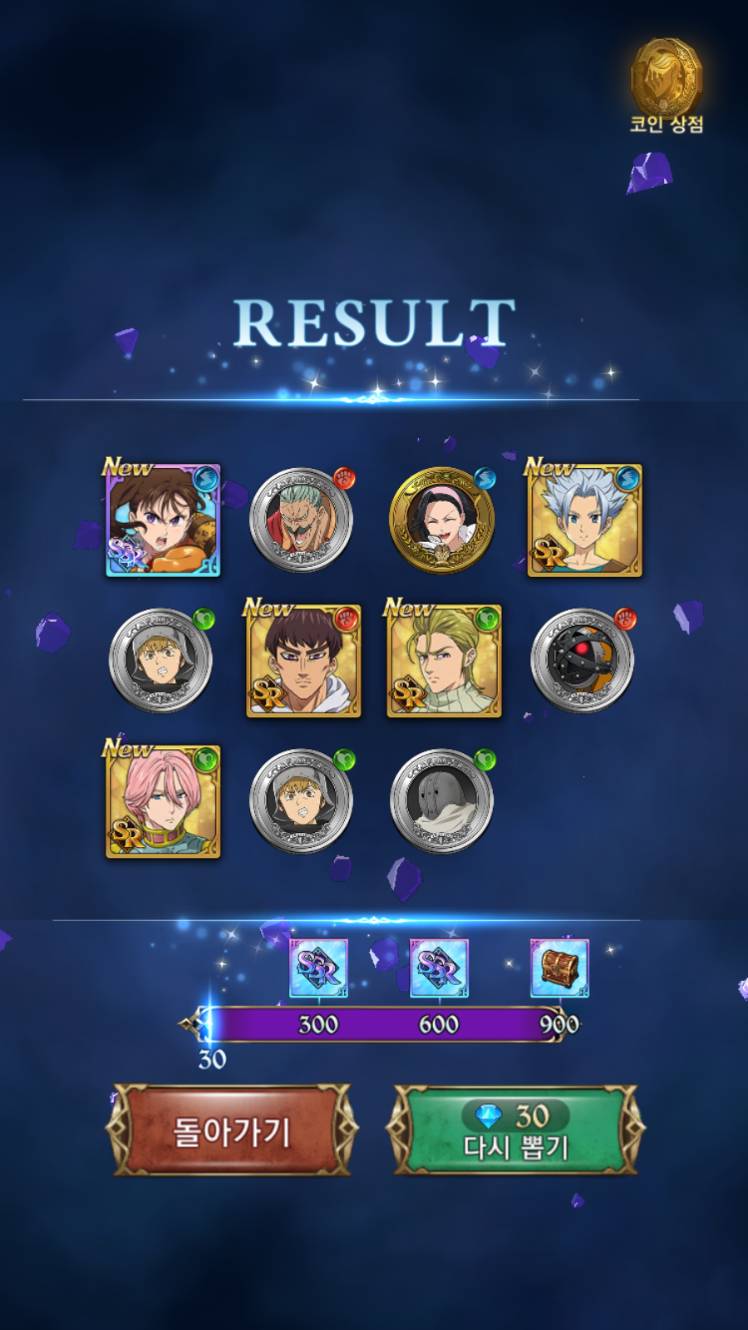Image resolution: width=748 pixels, height=1330 pixels.
Task: Select the blond-haired SR hero in turtleneck
Action: 444,660
